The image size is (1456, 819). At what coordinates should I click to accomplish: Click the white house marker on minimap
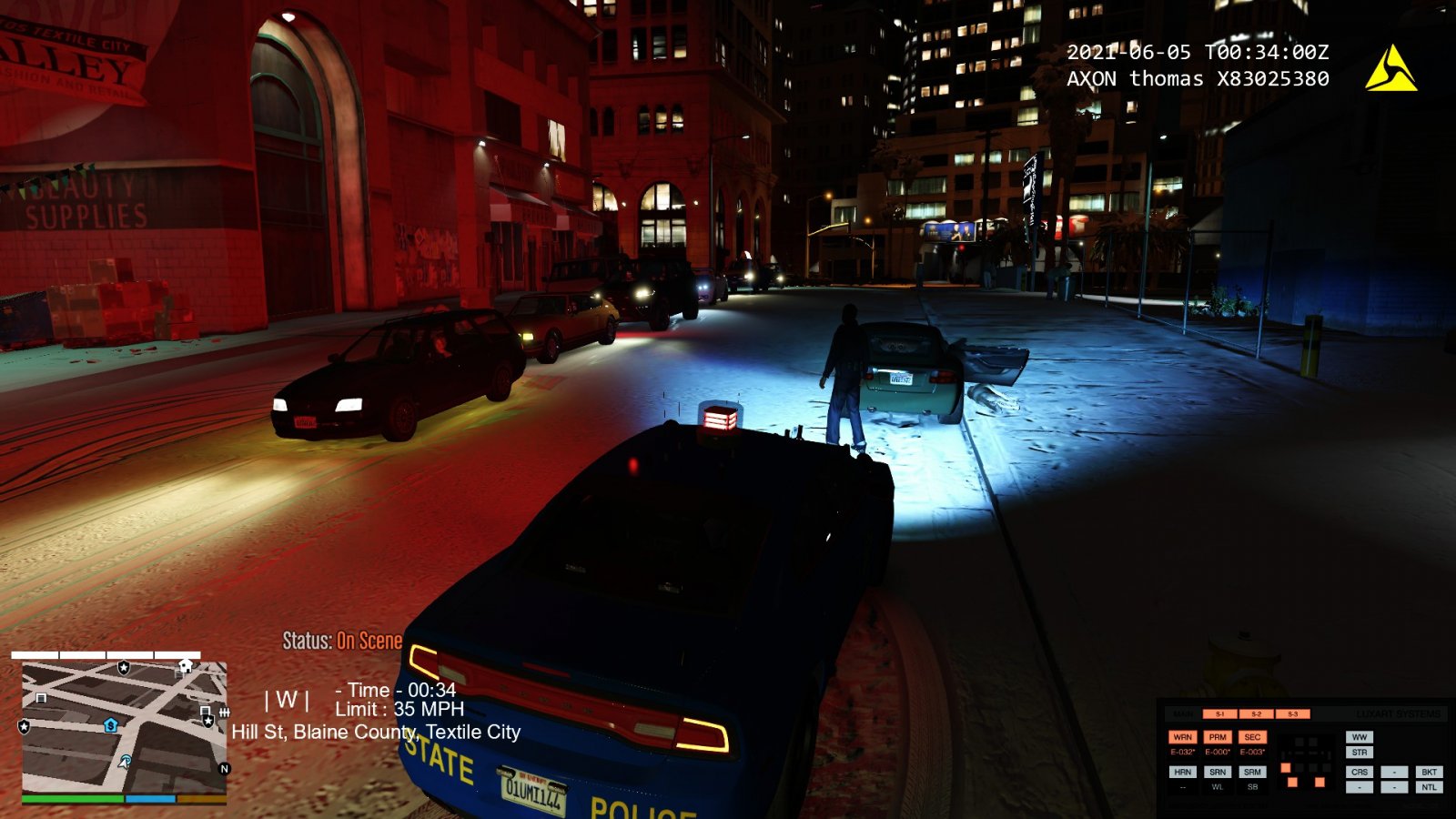[186, 666]
